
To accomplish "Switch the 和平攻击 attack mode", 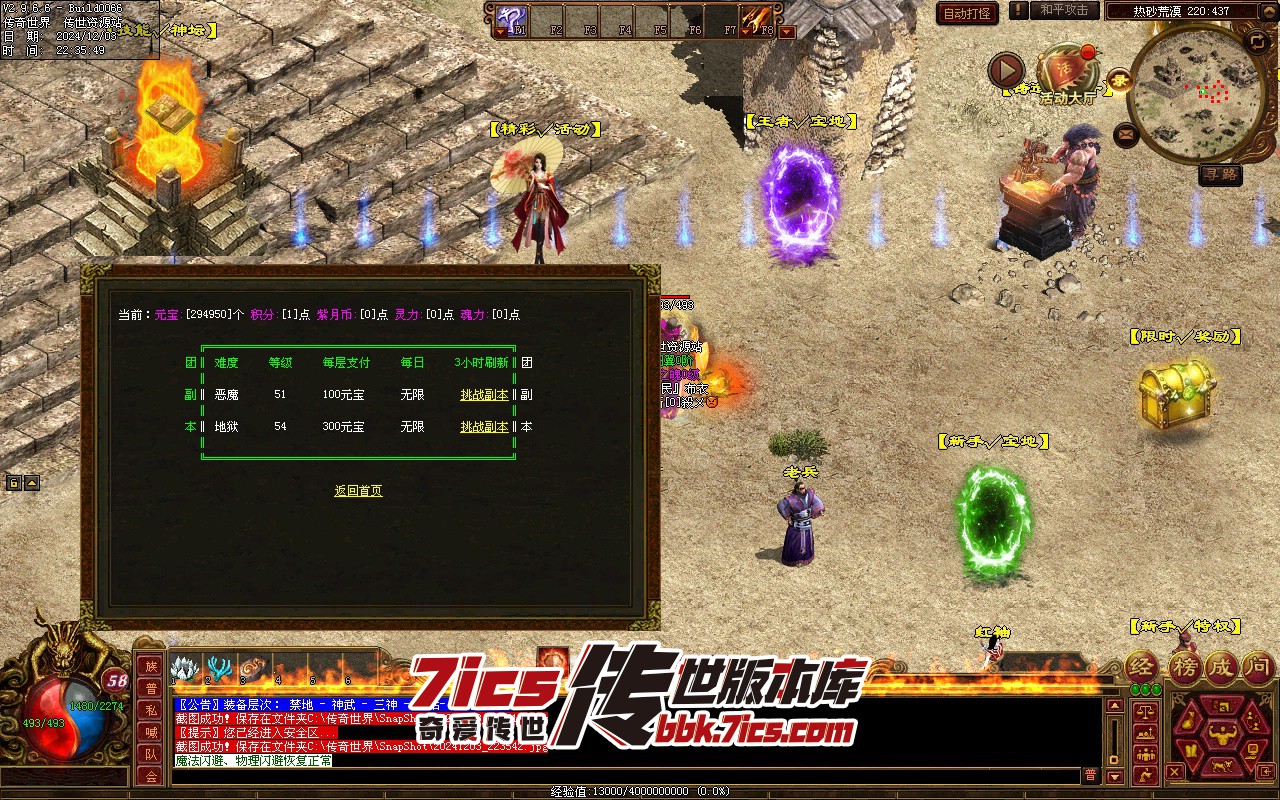I will [1063, 10].
